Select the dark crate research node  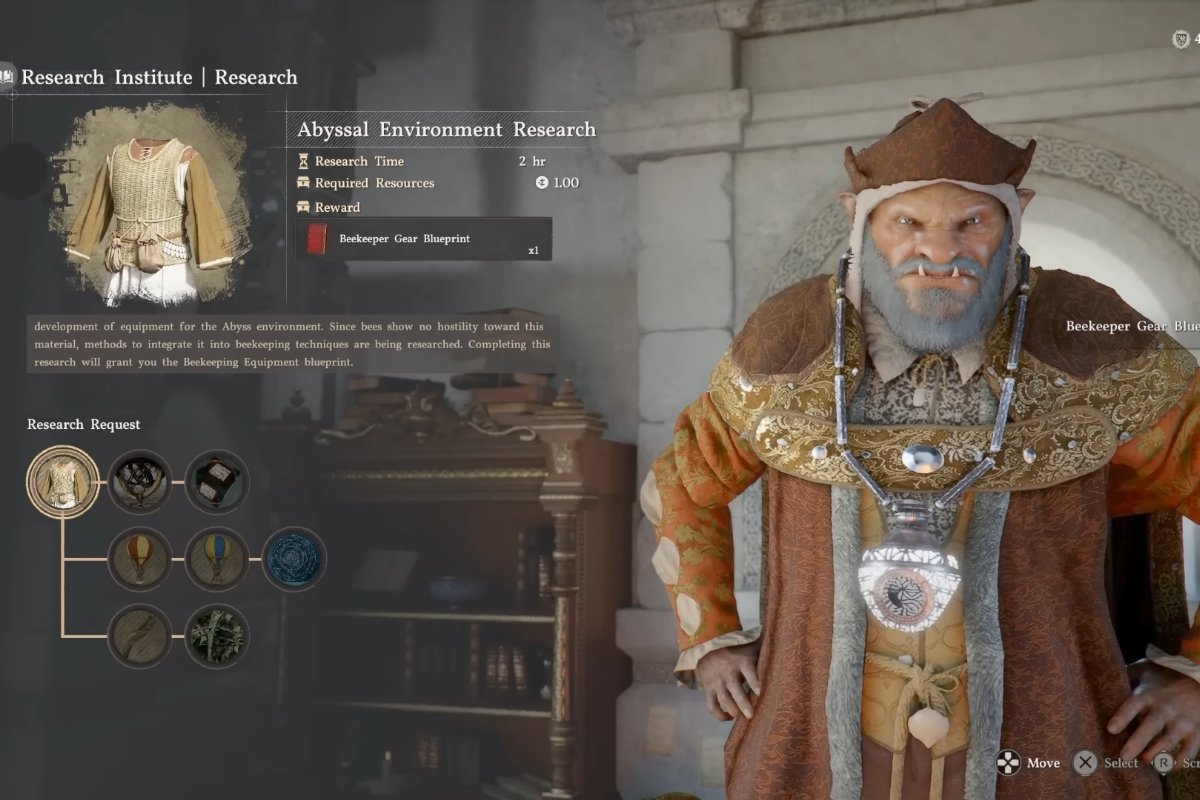(x=217, y=482)
